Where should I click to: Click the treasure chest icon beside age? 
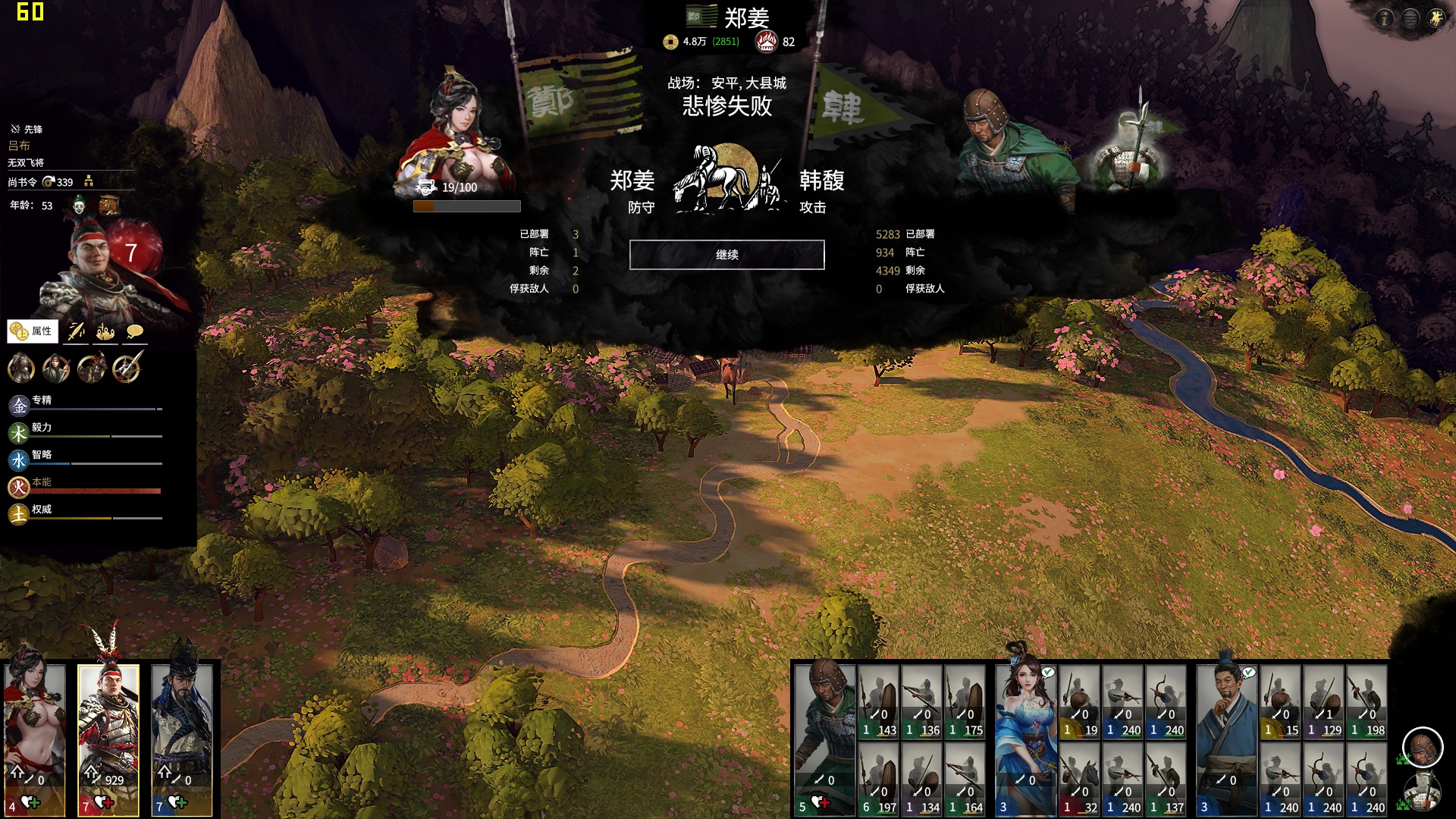(109, 205)
